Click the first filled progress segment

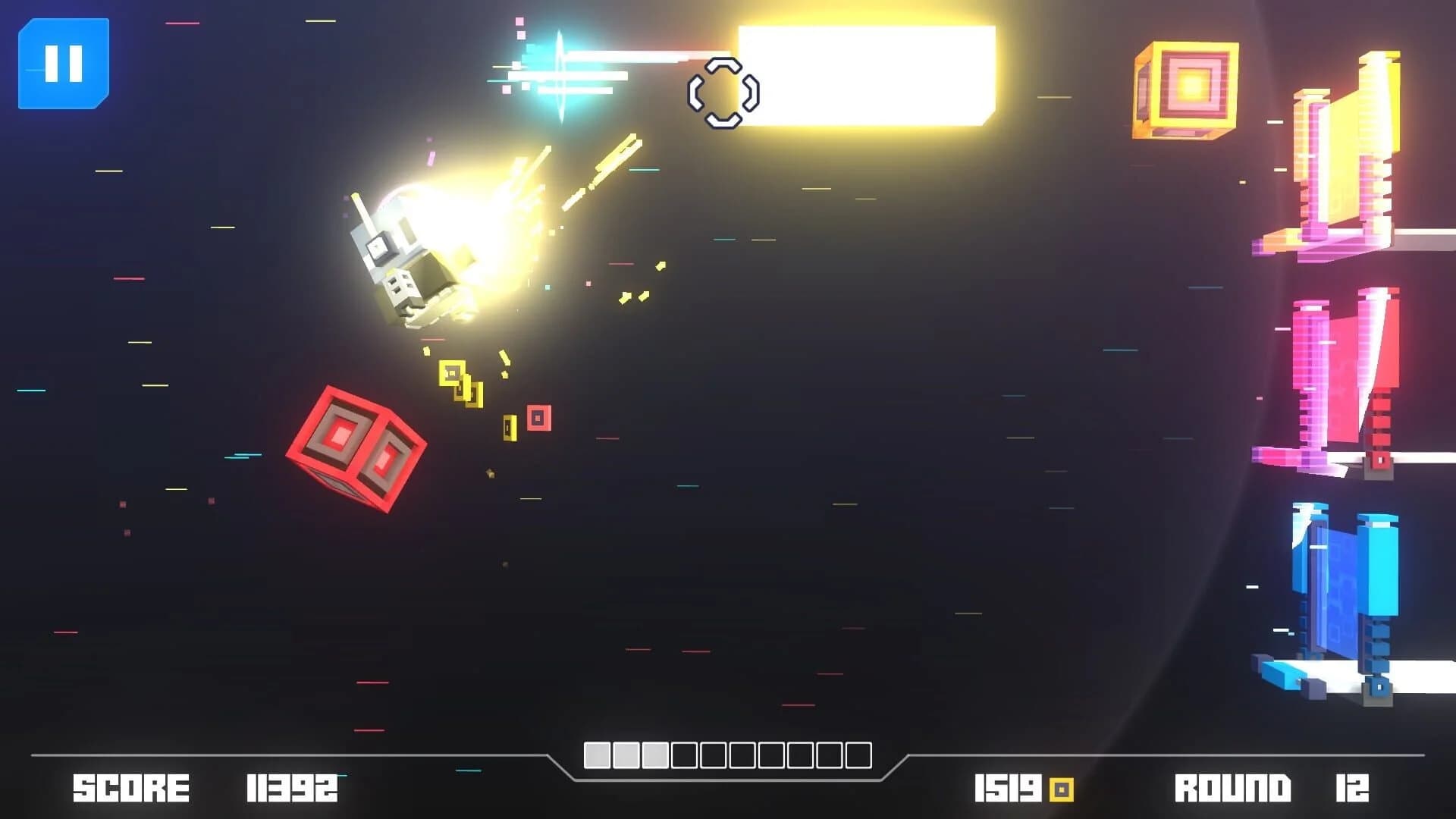coord(597,755)
